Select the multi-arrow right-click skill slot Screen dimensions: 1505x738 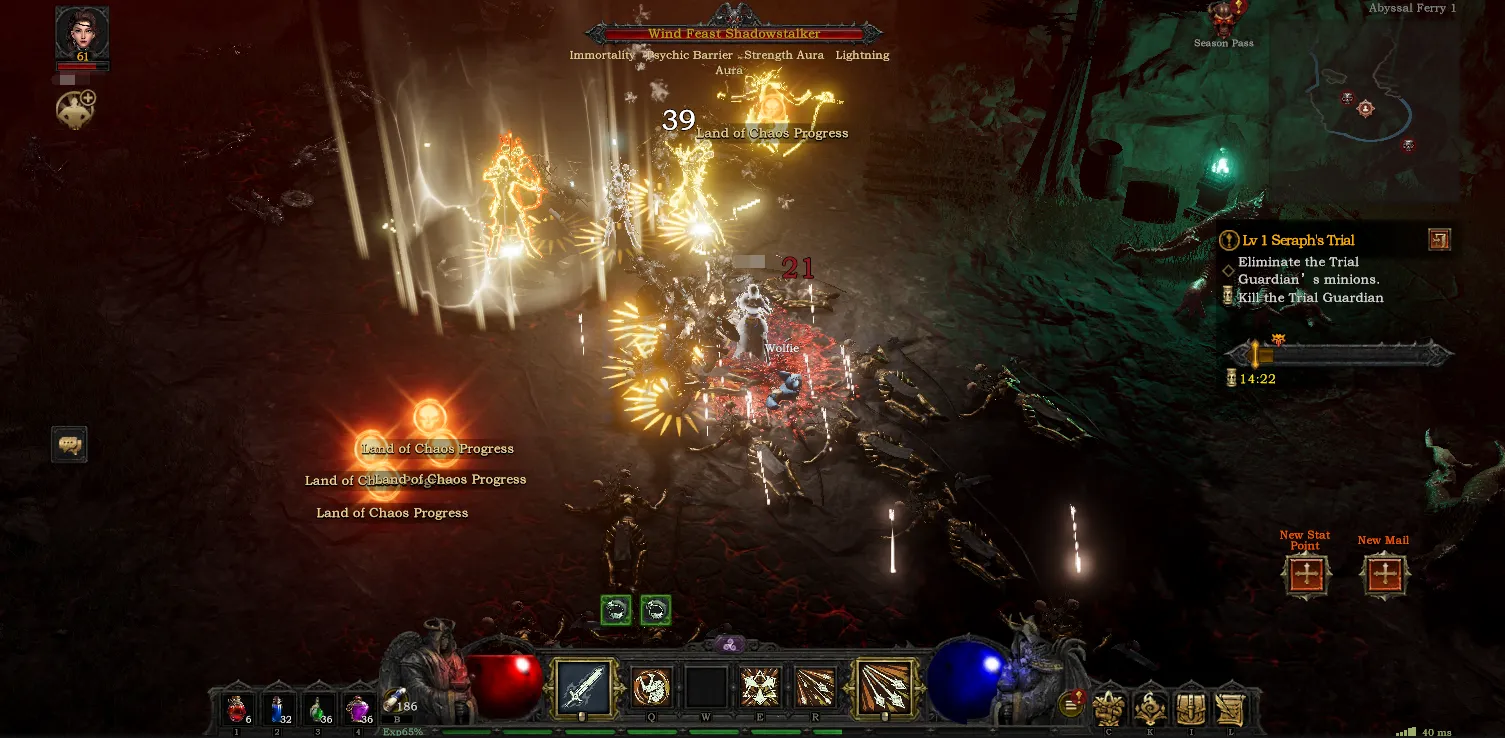coord(884,688)
